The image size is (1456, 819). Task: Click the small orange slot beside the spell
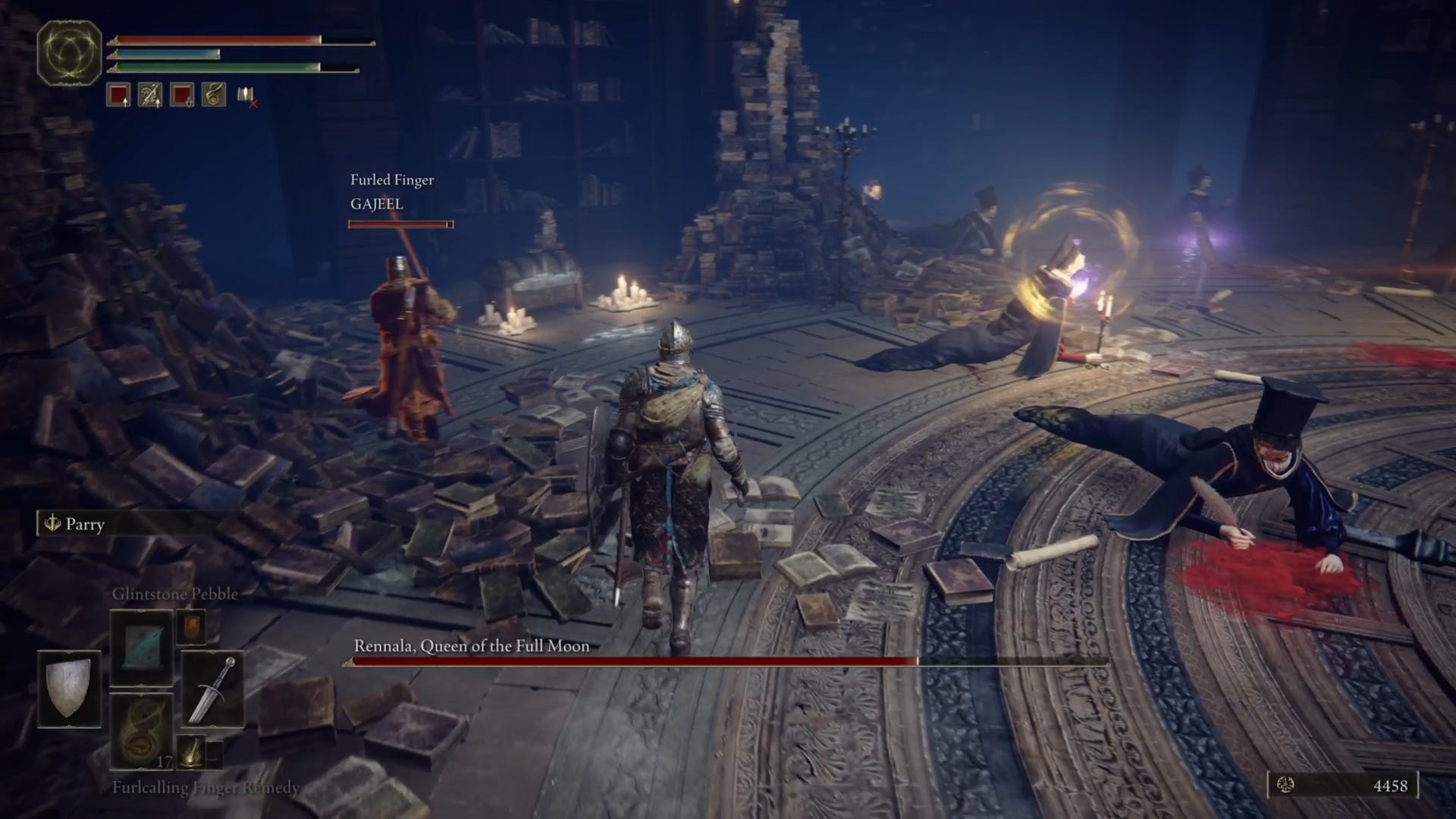[190, 628]
